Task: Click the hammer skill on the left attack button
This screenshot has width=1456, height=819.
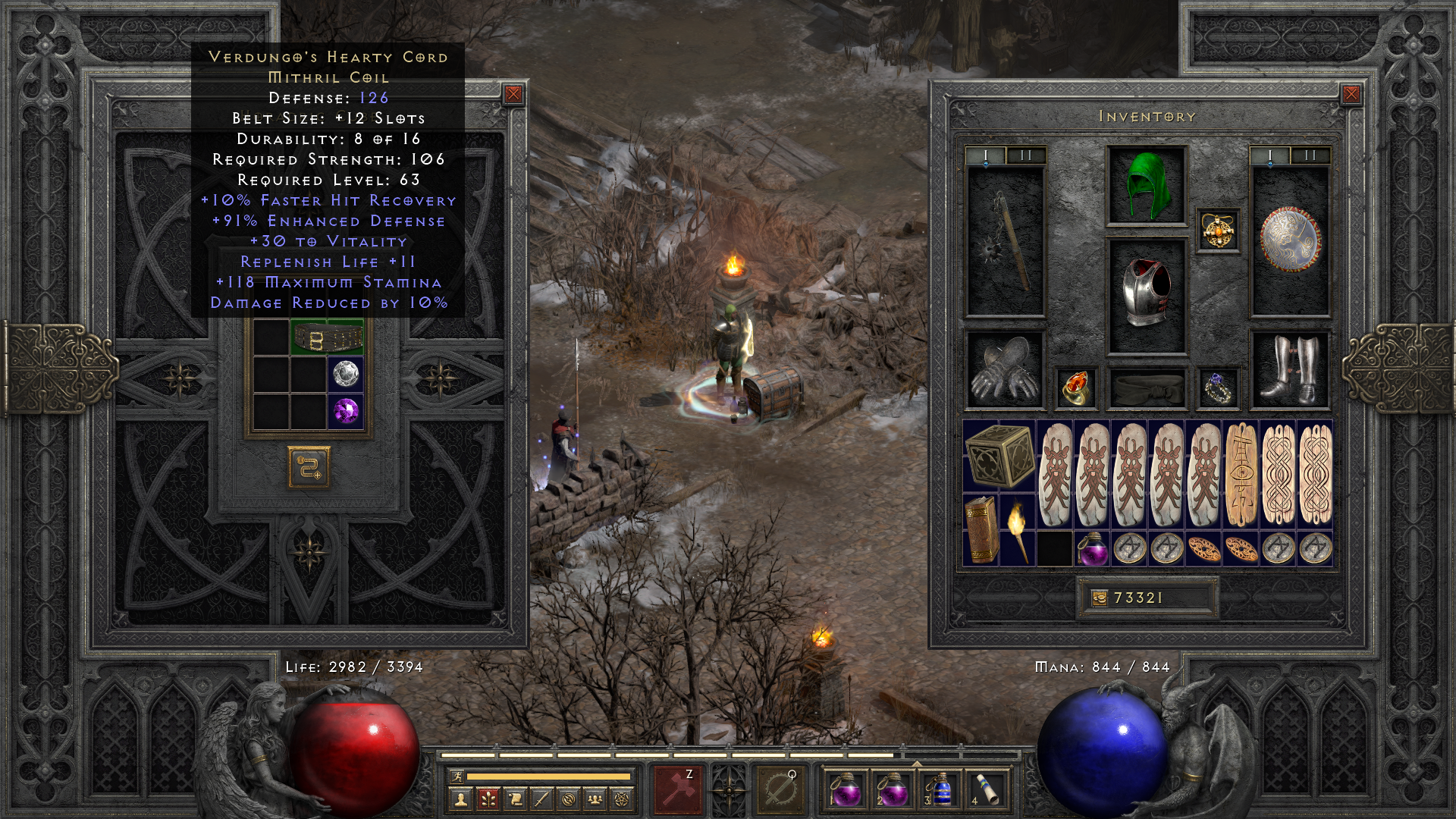Action: point(678,789)
